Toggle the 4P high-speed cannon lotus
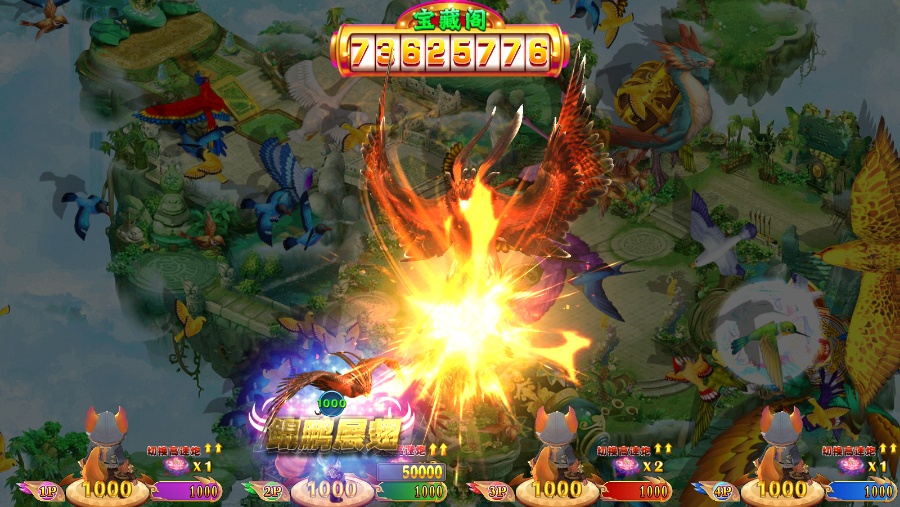 (x=852, y=466)
